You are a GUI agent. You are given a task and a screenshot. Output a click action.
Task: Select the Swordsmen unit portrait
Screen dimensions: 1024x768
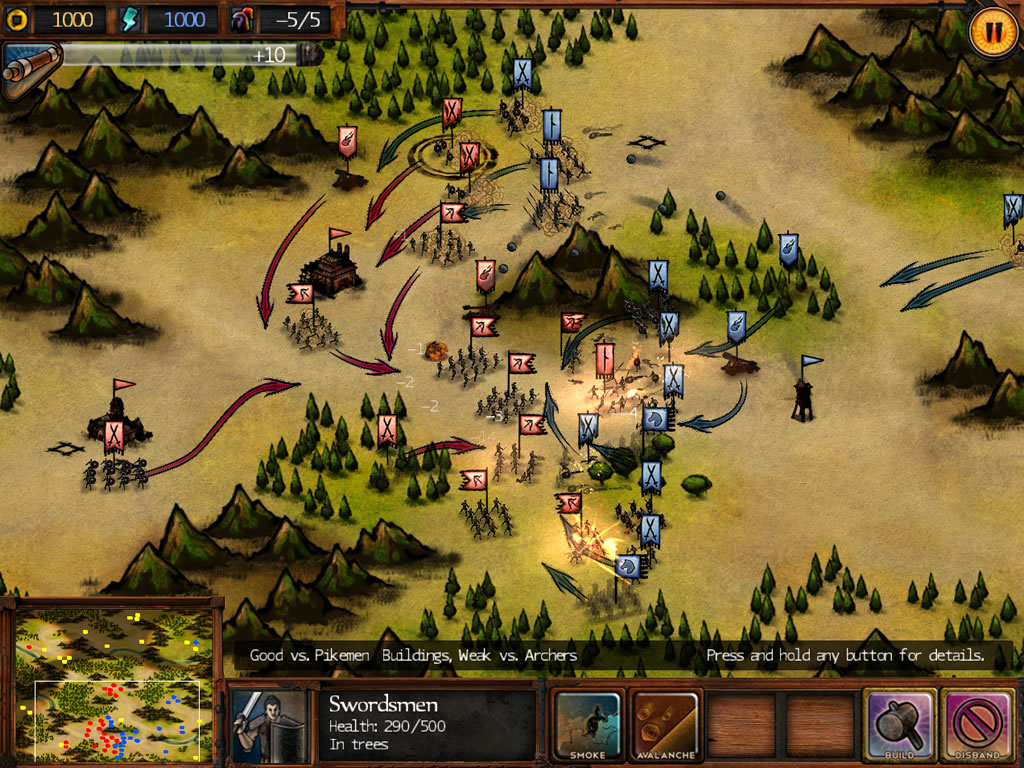pyautogui.click(x=268, y=722)
